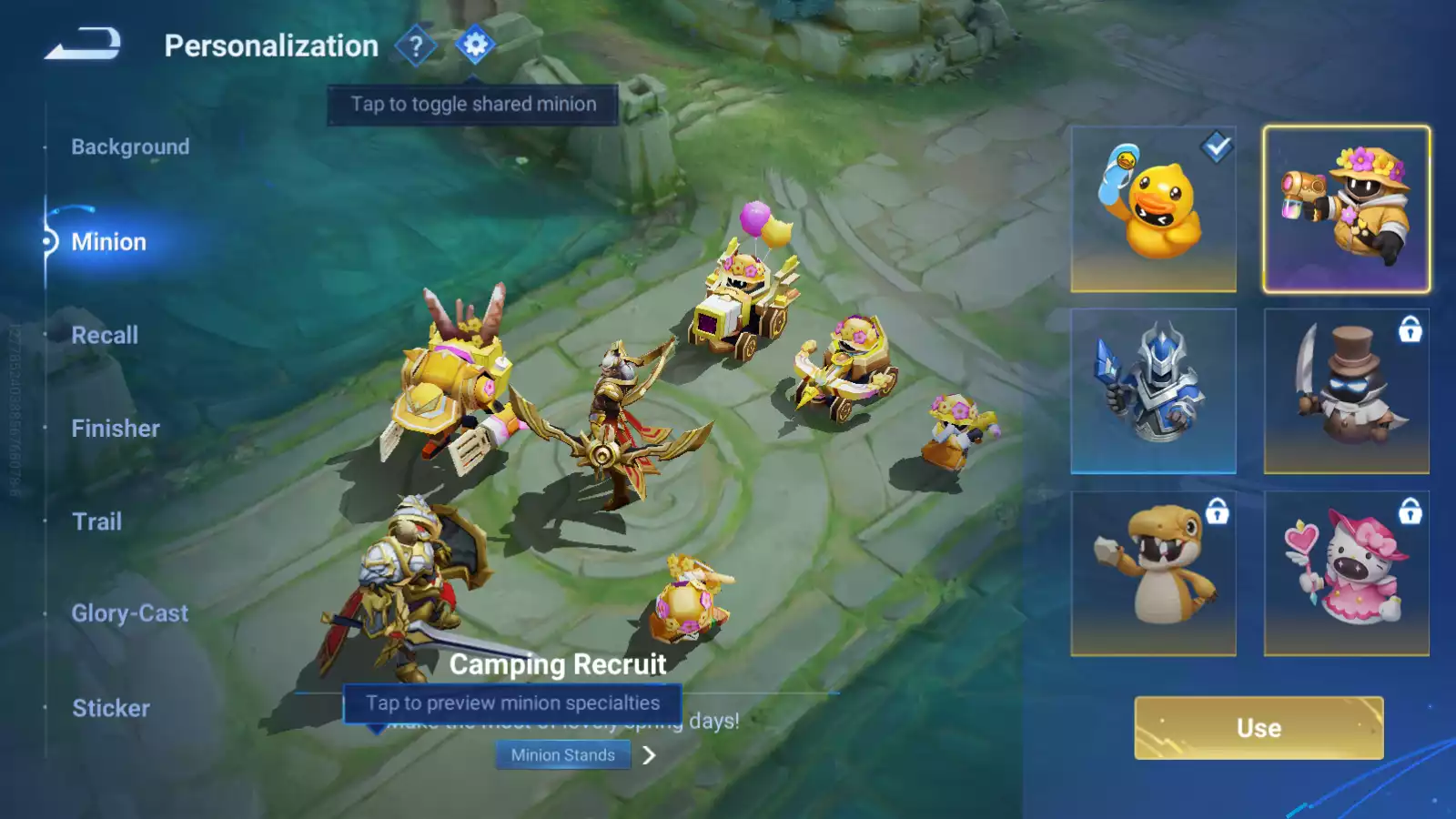Click the gold Use button
Image resolution: width=1456 pixels, height=819 pixels.
1259,728
